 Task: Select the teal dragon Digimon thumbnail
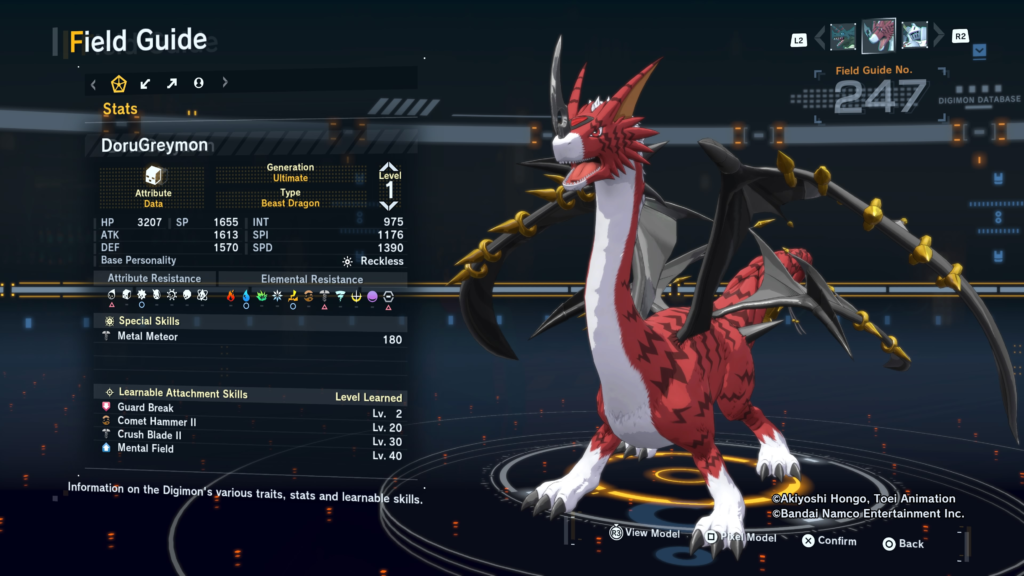843,37
